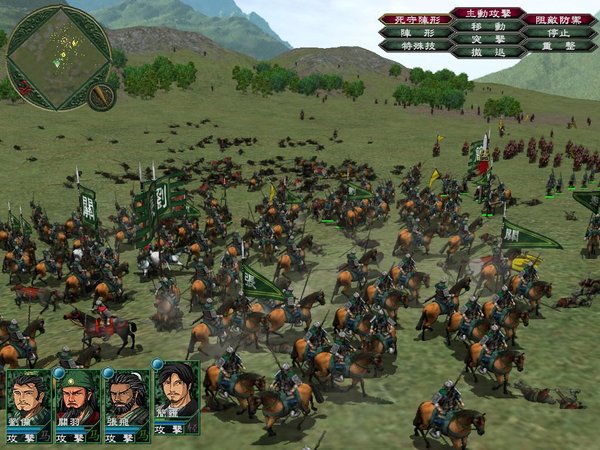Click the compass icon beside the minimap
This screenshot has height=450, width=600.
(101, 95)
